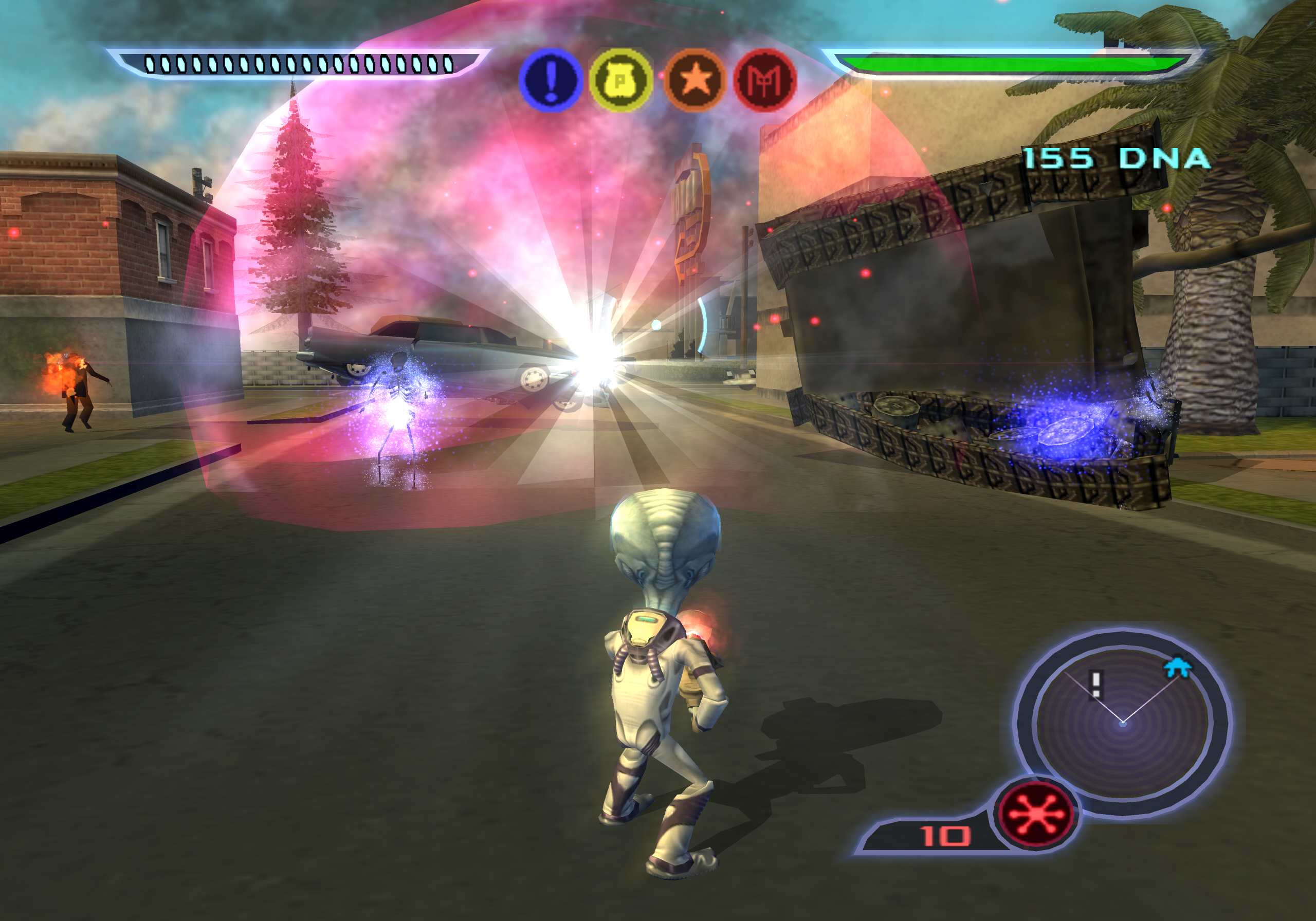Select the red Majestic alert icon
Image resolution: width=1316 pixels, height=921 pixels.
pos(765,80)
